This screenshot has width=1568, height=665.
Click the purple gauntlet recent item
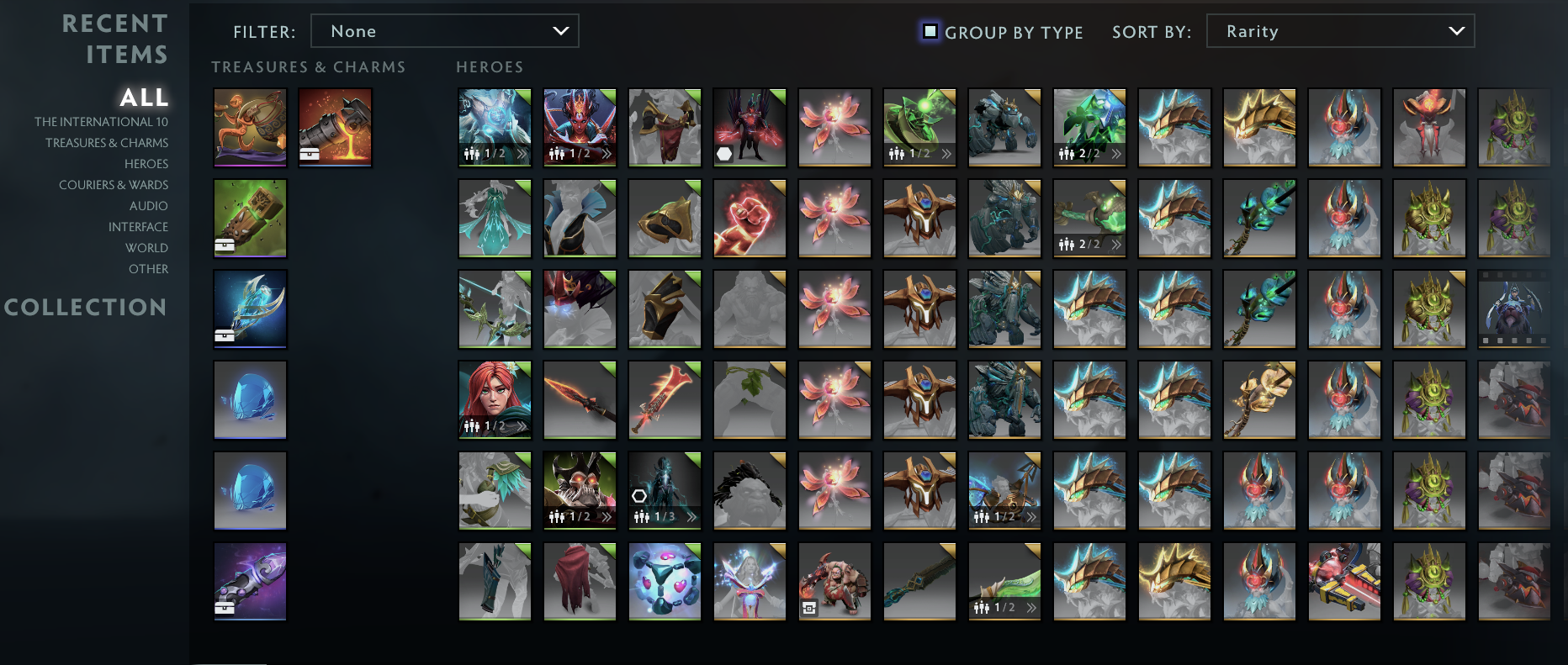[x=250, y=581]
